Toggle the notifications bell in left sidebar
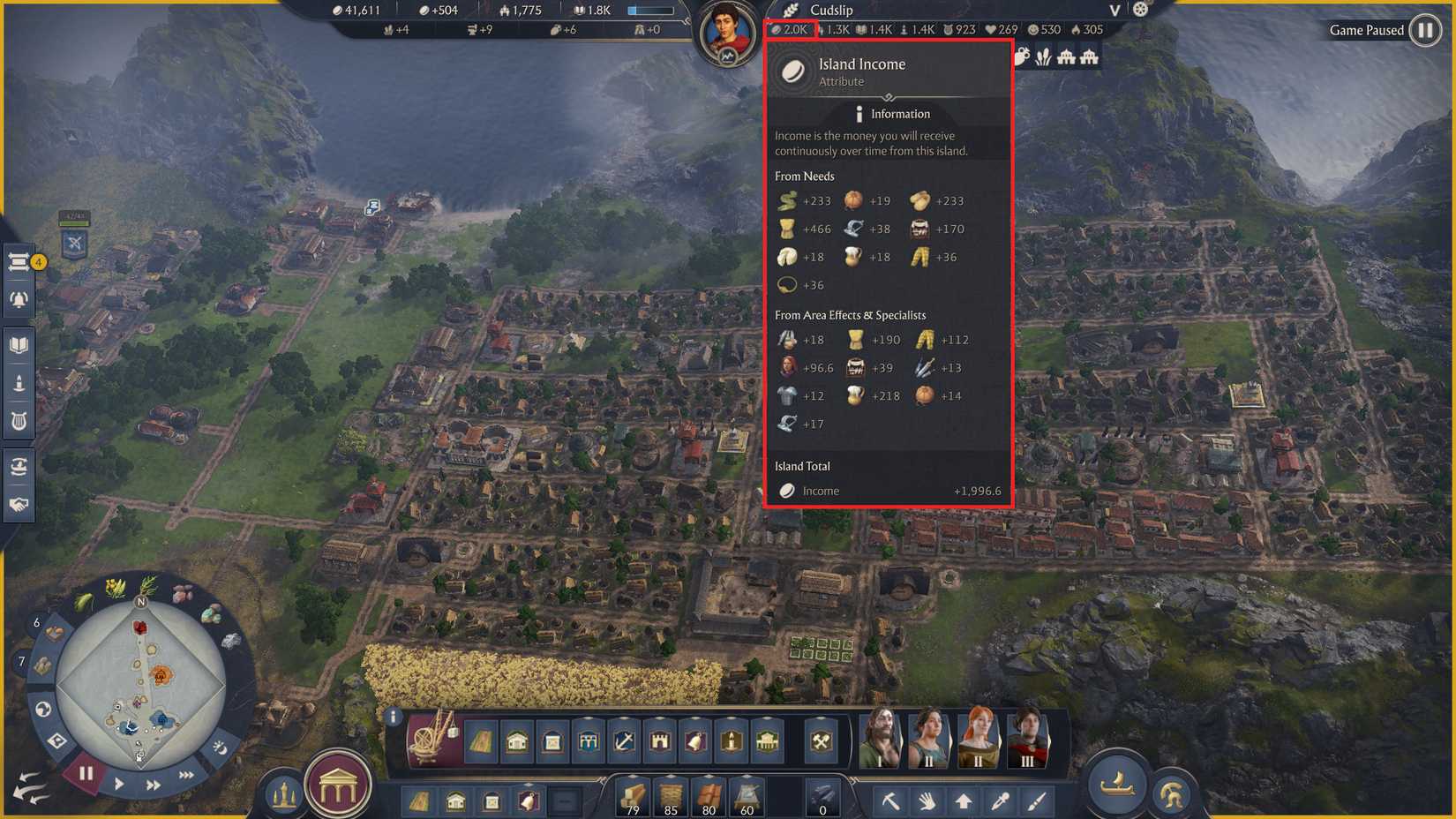This screenshot has height=819, width=1456. pos(19,298)
